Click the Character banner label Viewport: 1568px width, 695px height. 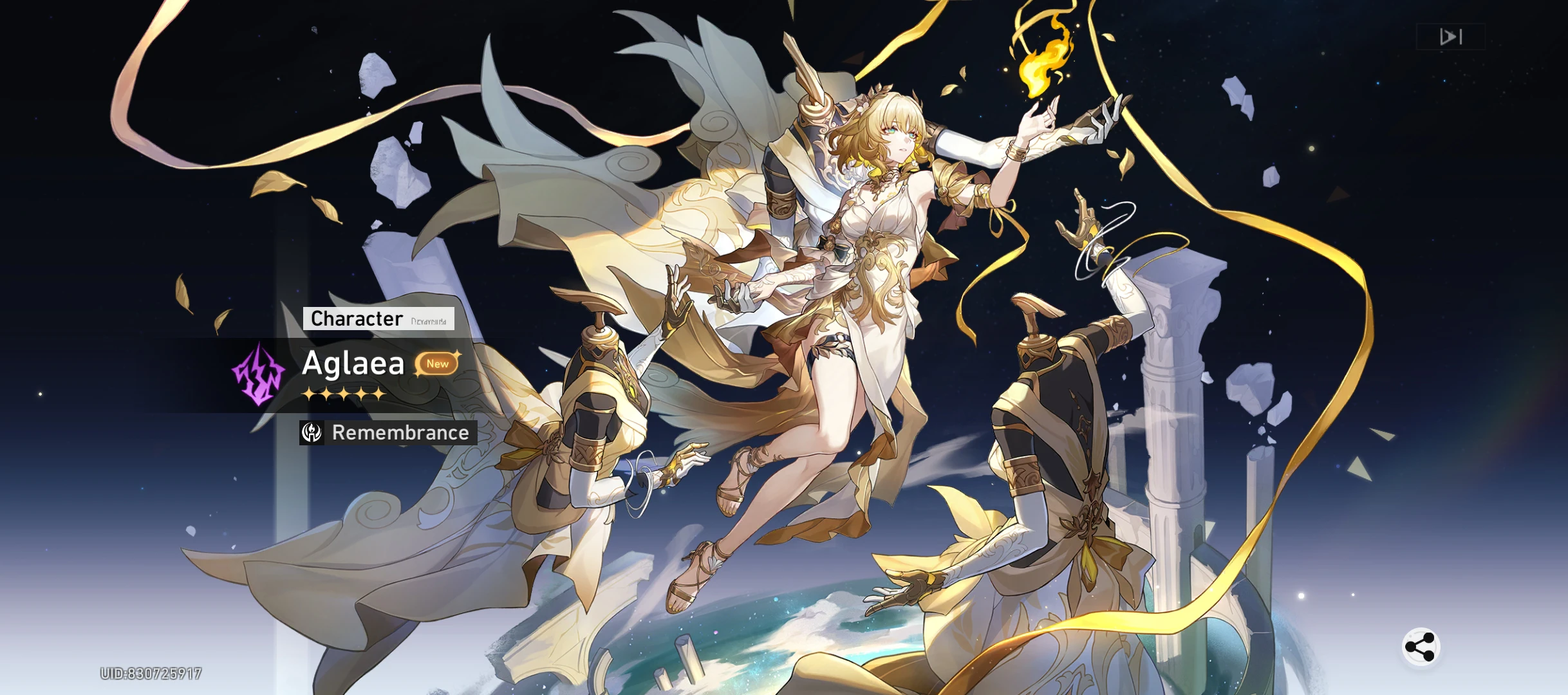click(355, 318)
